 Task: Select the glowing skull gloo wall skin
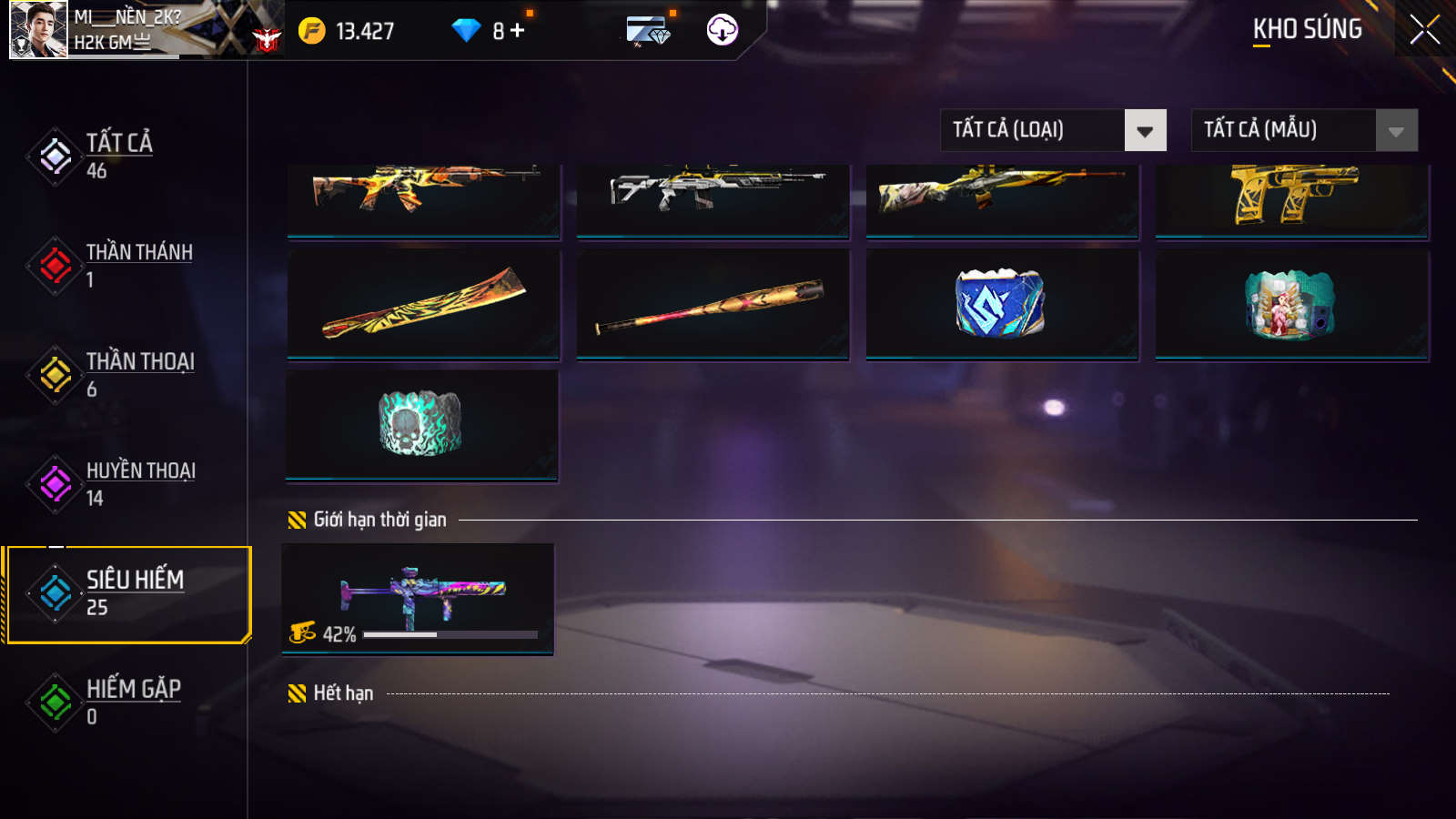pyautogui.click(x=421, y=424)
